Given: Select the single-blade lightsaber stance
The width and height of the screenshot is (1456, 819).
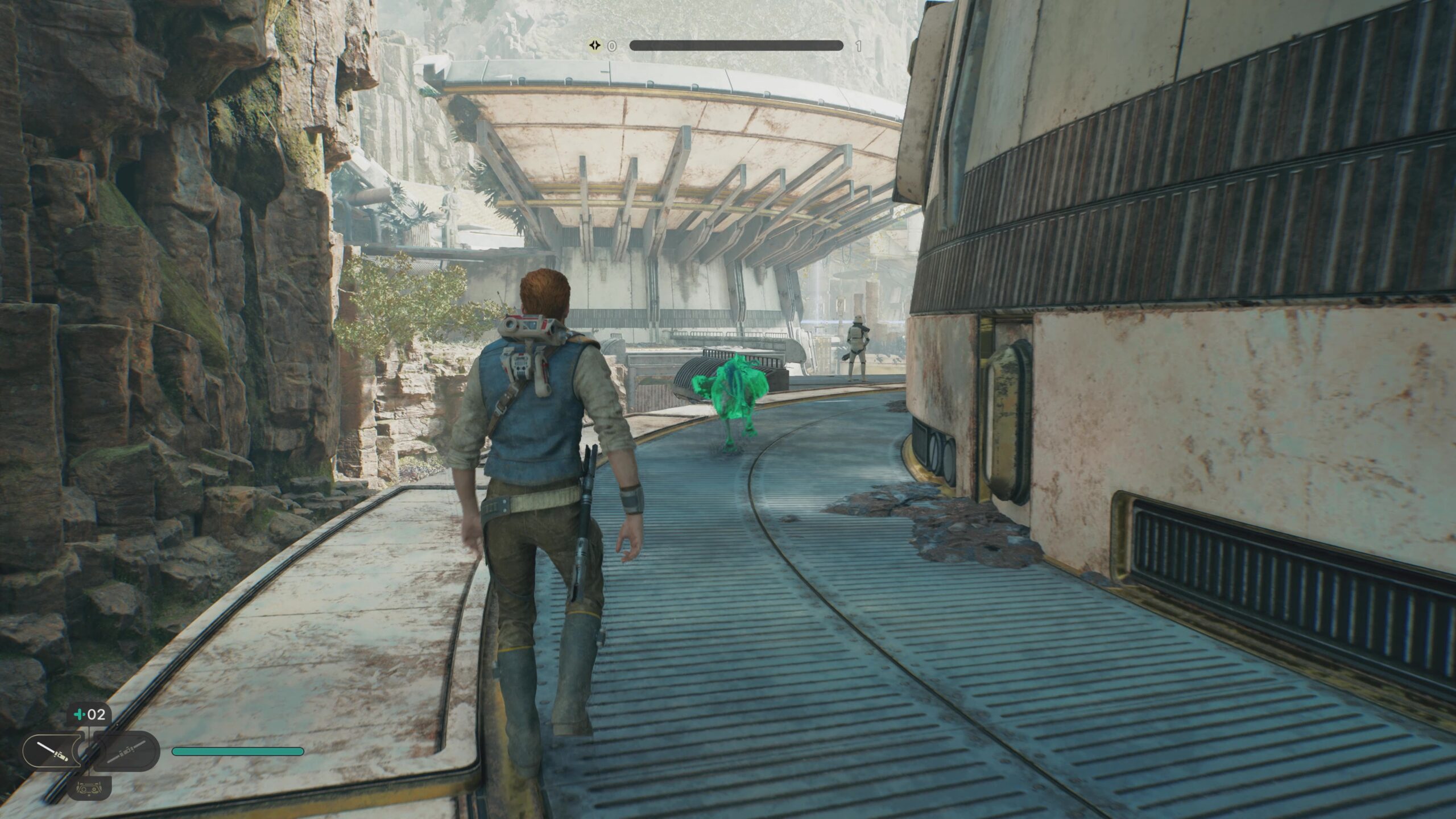Looking at the screenshot, I should pyautogui.click(x=51, y=752).
